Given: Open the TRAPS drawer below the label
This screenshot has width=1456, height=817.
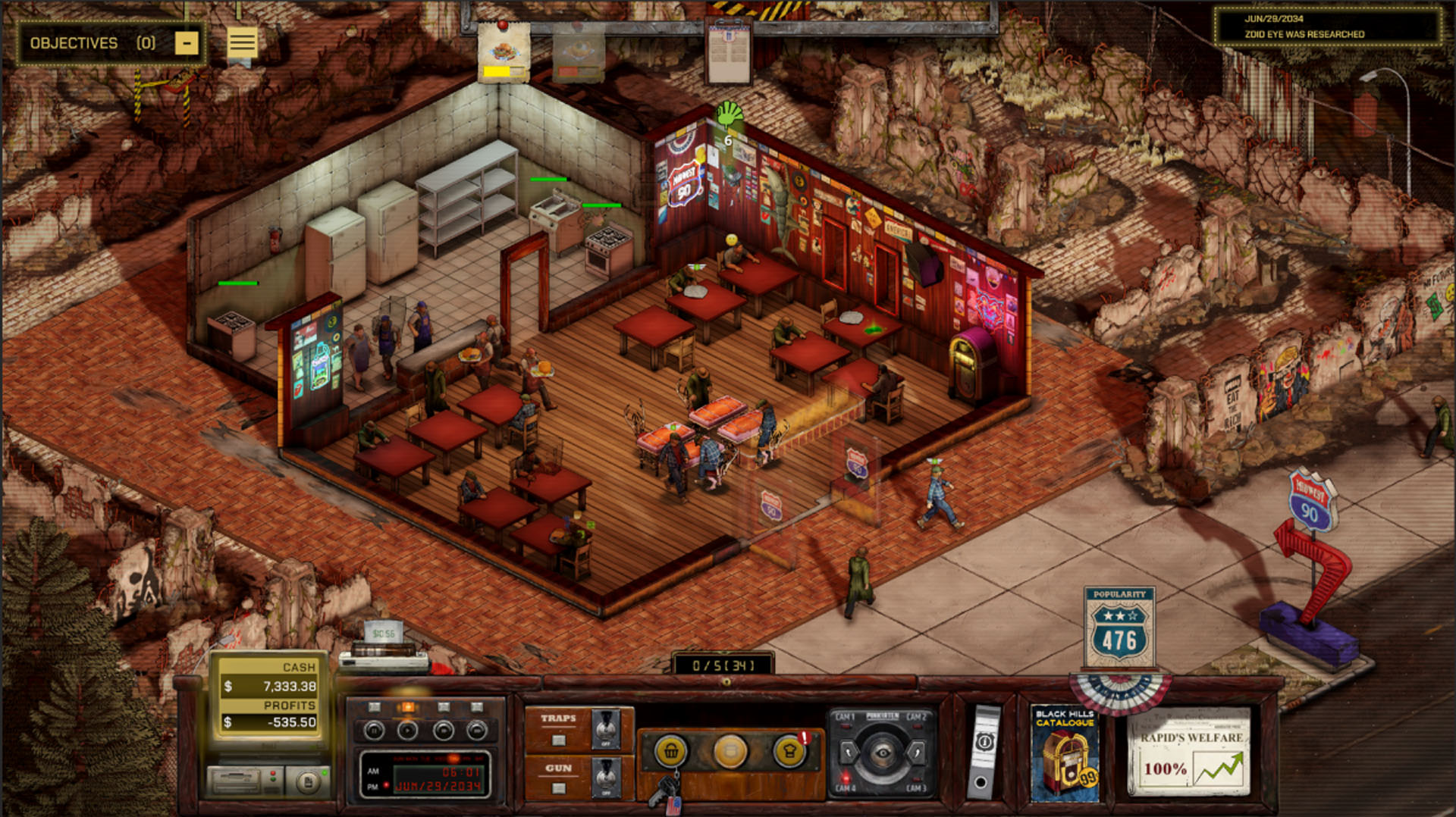Looking at the screenshot, I should 558,740.
